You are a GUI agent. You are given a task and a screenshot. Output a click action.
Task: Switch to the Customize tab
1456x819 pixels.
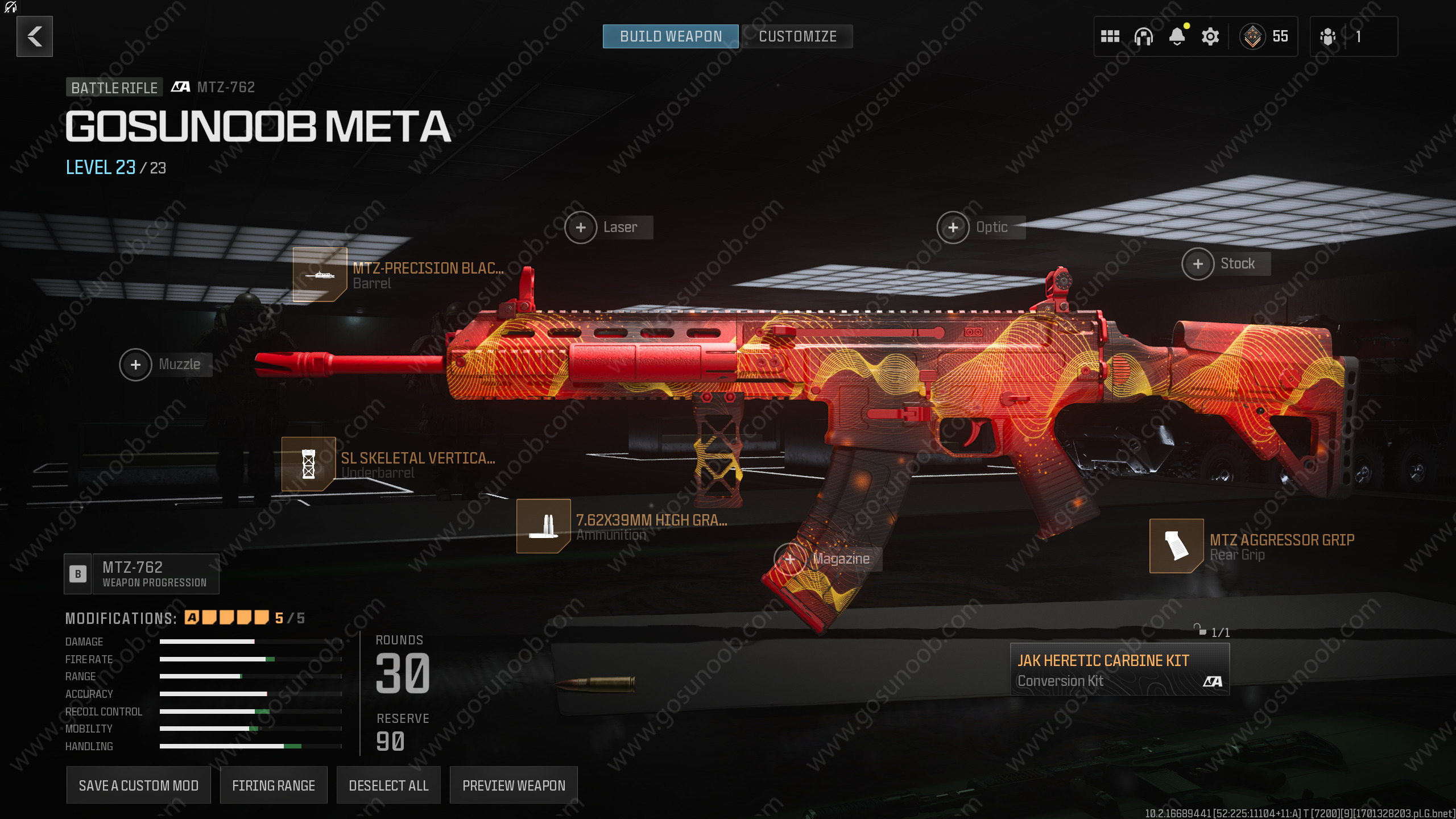(797, 36)
